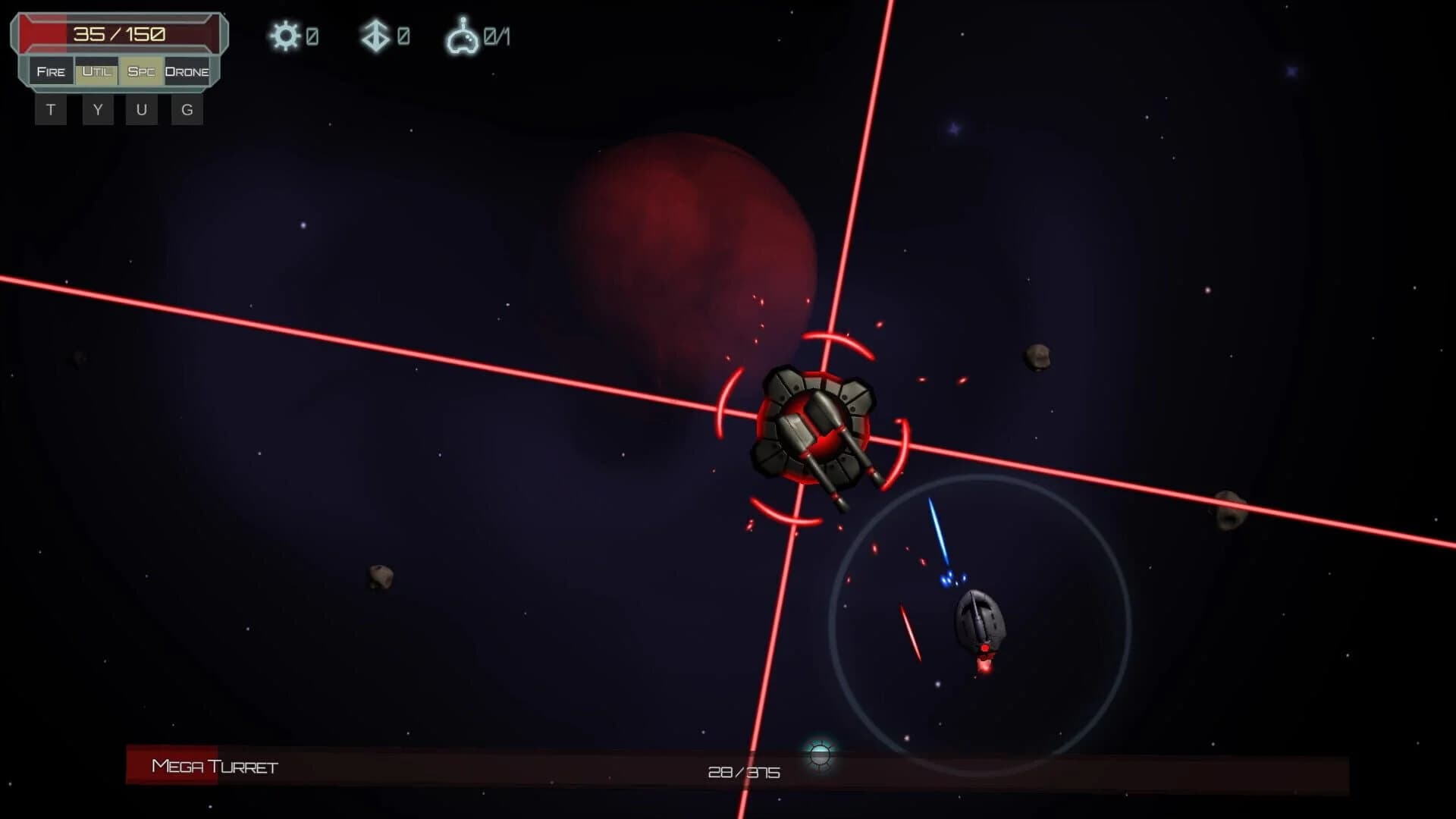1456x819 pixels.
Task: Toggle the Util weapon group
Action: (x=96, y=71)
